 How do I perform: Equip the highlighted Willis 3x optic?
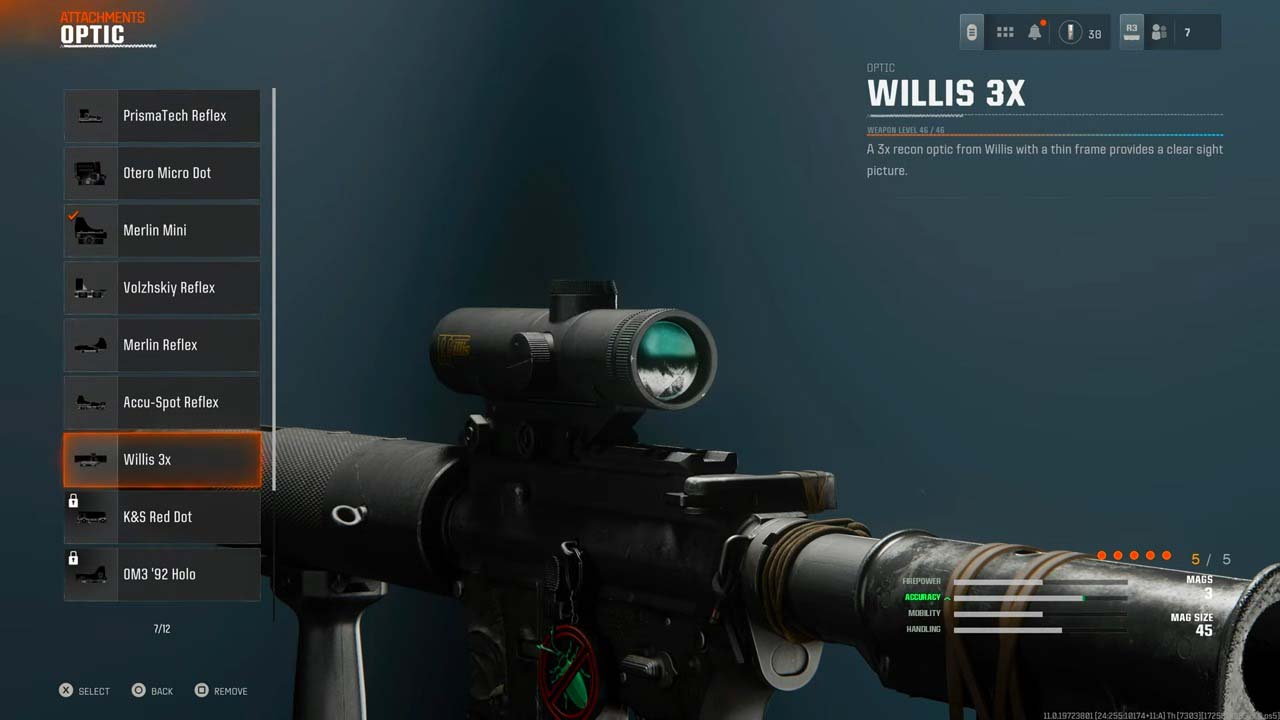click(x=162, y=460)
